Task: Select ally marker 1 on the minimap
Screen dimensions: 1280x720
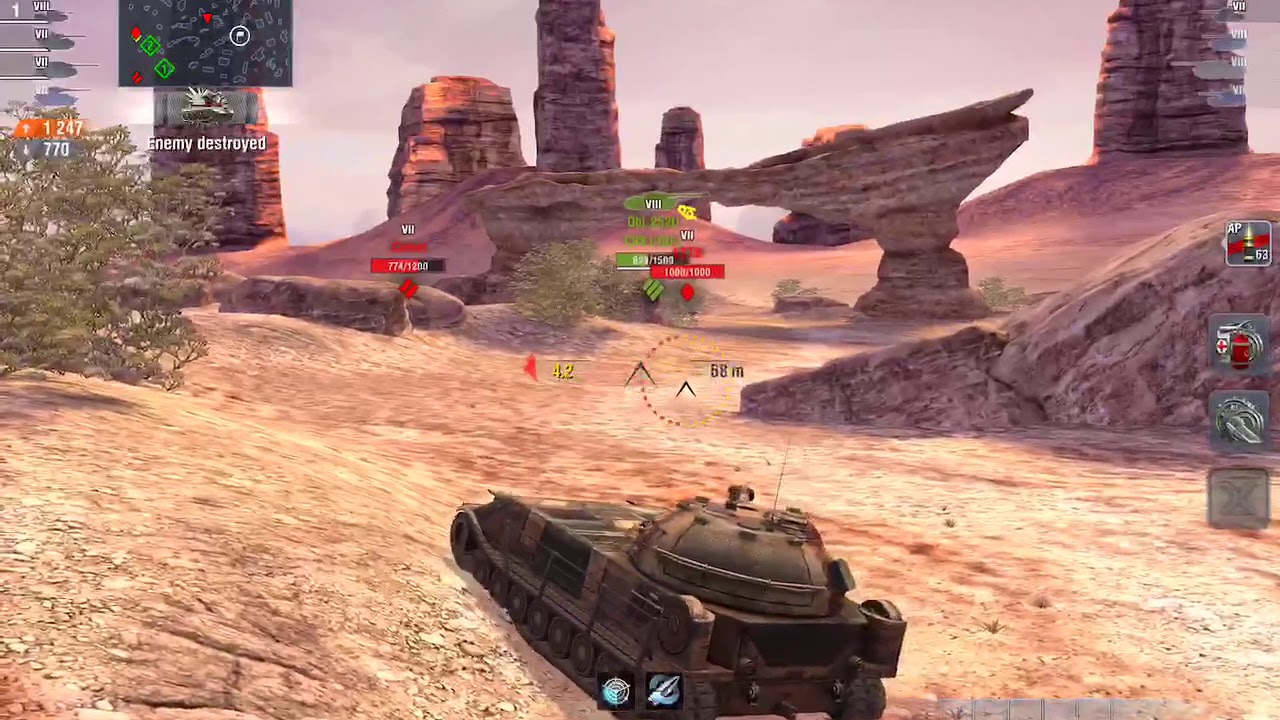Action: (164, 67)
